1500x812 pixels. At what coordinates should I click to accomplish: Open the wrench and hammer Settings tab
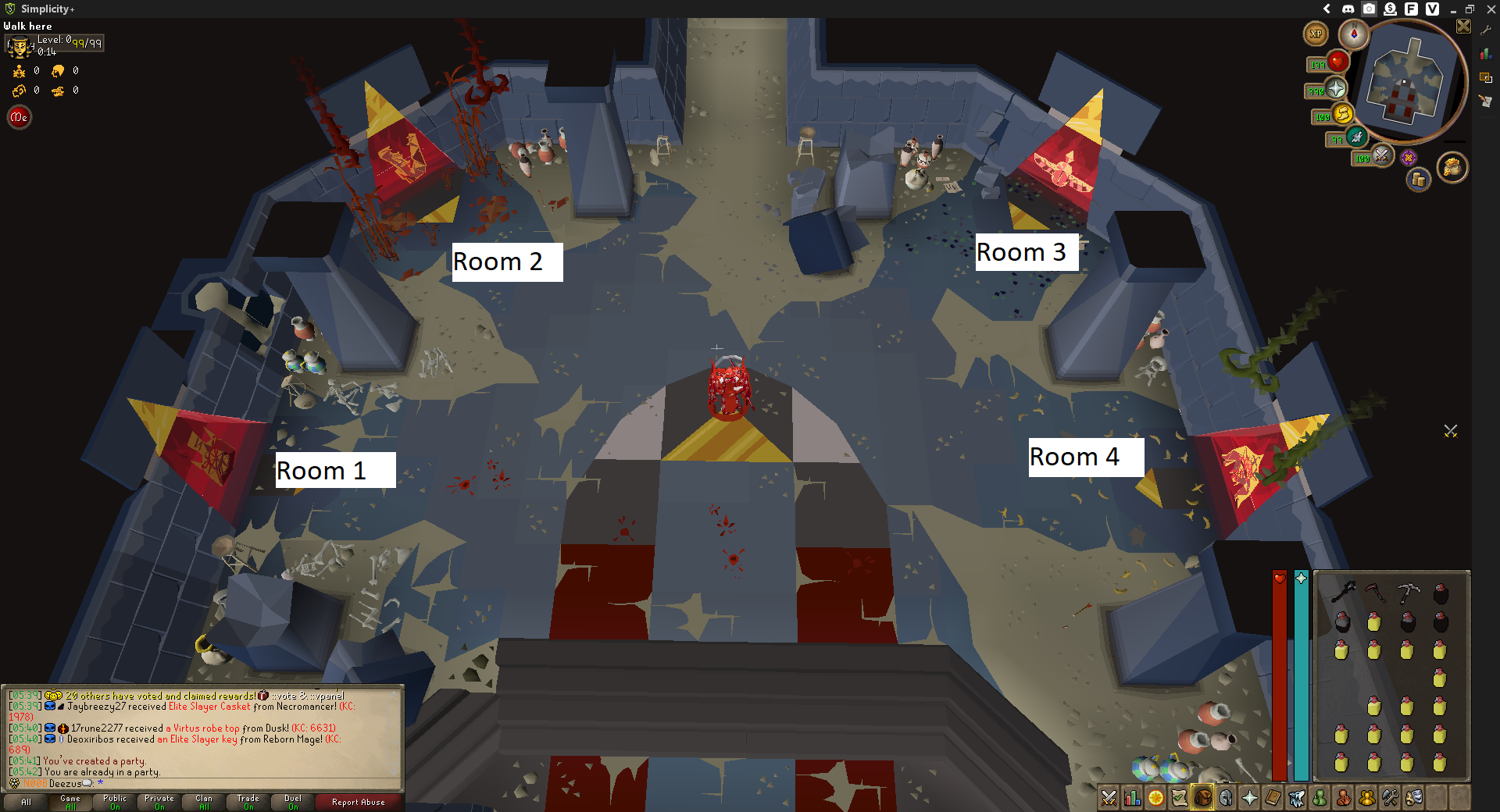(1390, 798)
